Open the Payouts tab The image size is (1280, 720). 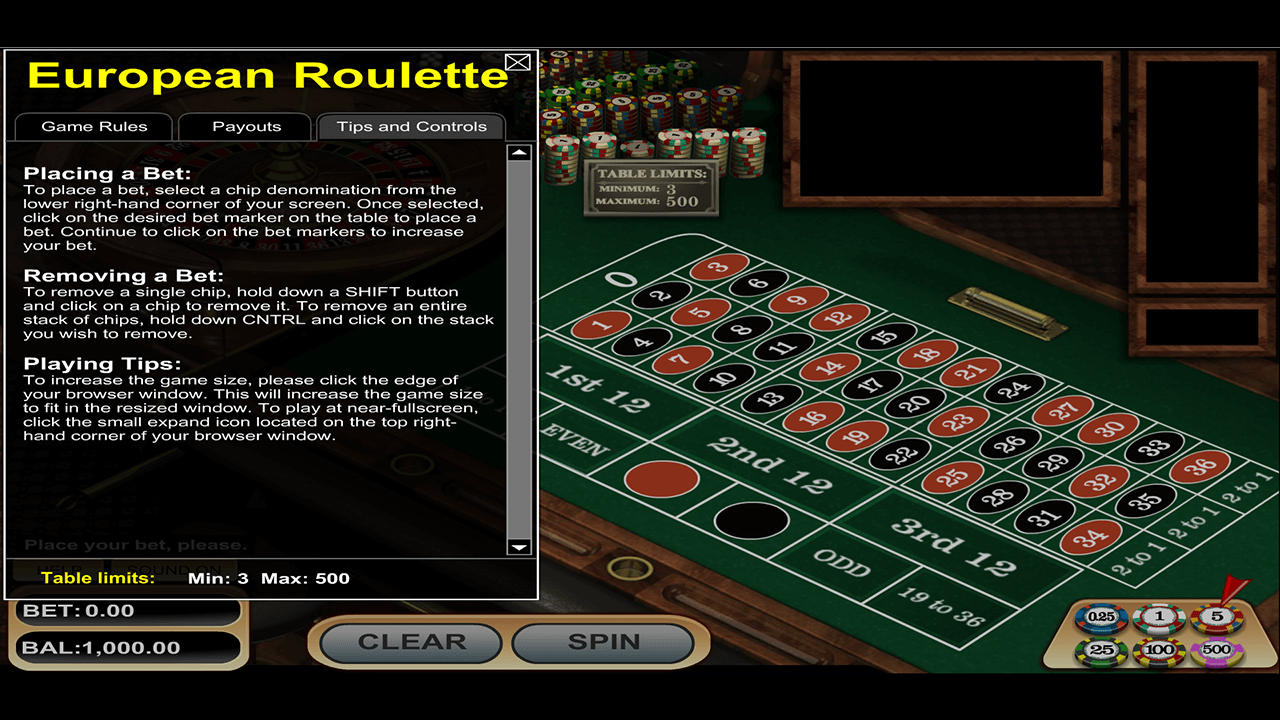click(x=244, y=126)
